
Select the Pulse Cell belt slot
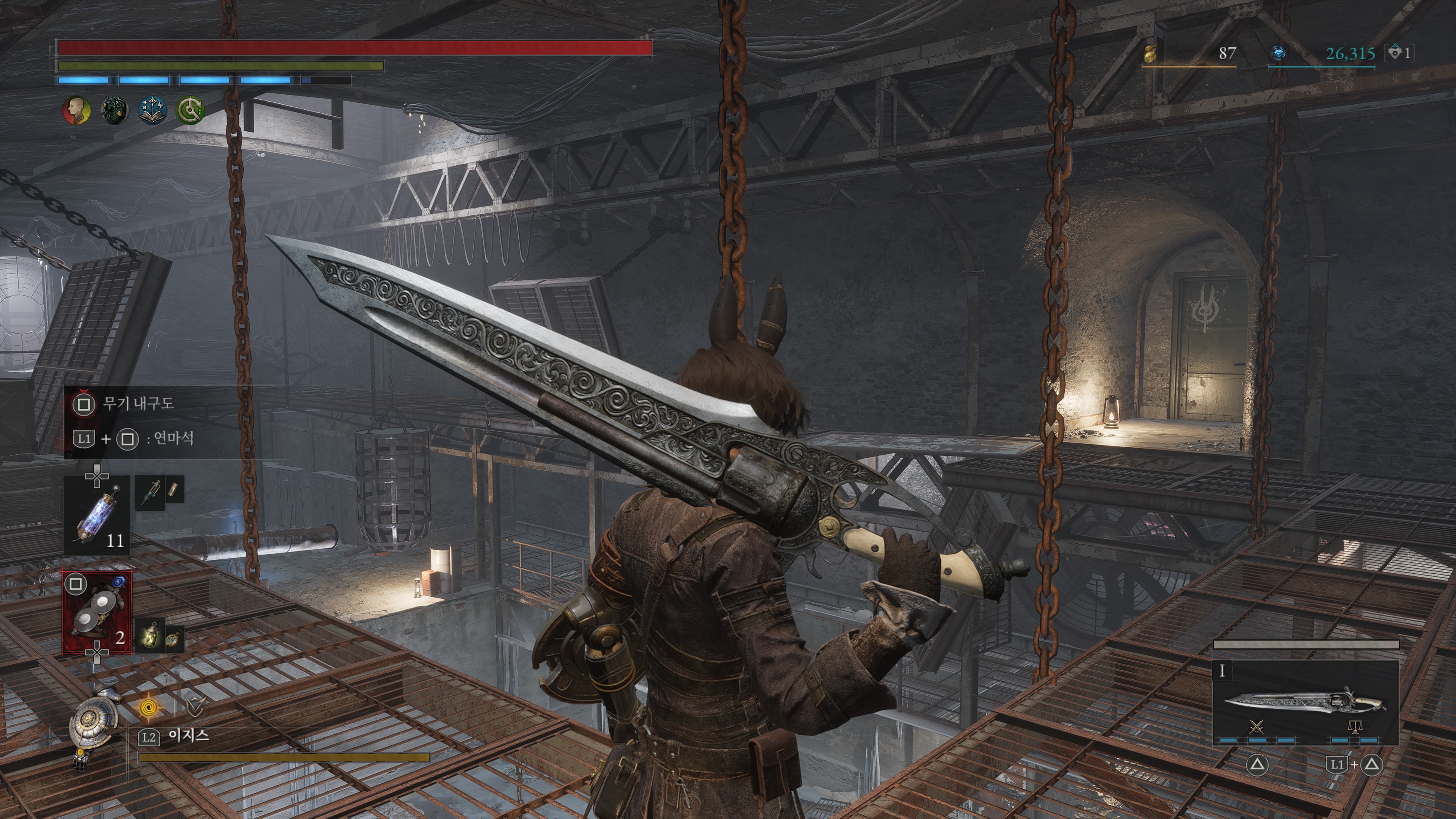(x=97, y=515)
